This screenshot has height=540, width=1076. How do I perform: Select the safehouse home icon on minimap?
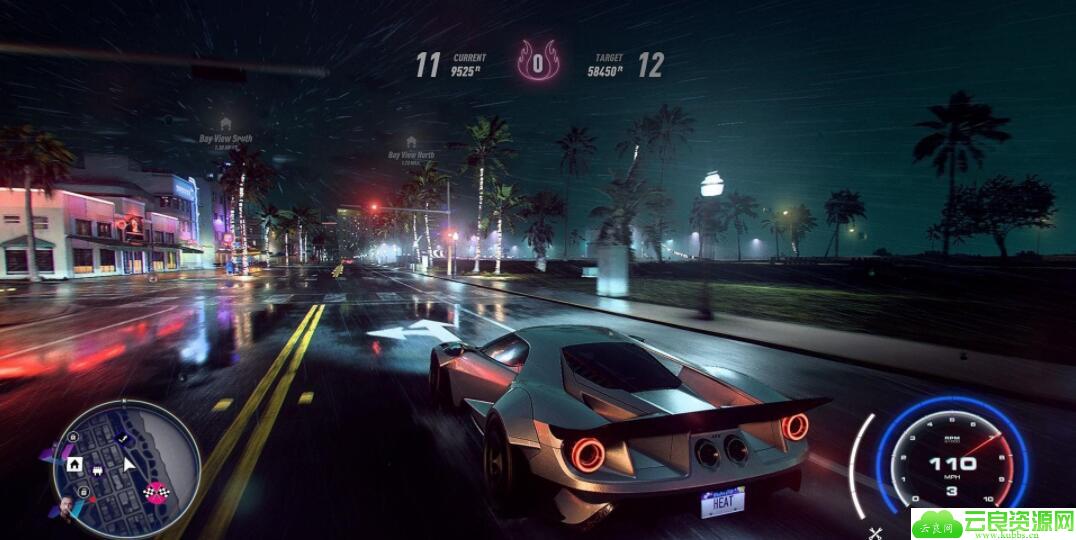tap(73, 464)
